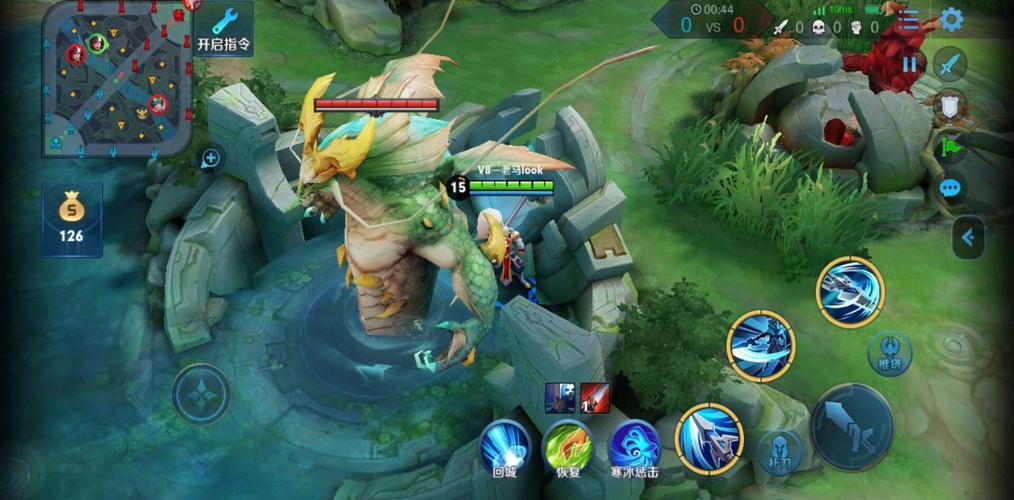Open the gold shop showing 126

71,219
